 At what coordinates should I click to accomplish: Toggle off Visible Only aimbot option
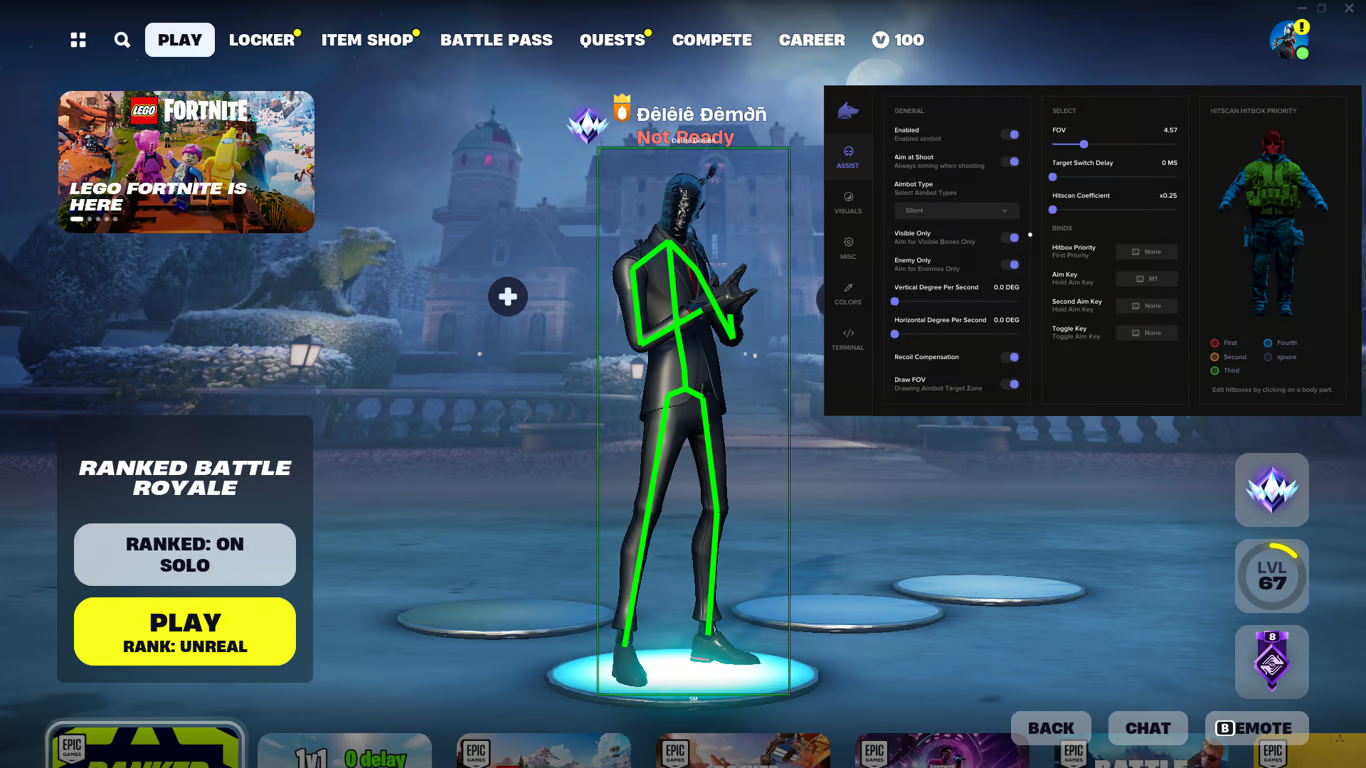1011,237
